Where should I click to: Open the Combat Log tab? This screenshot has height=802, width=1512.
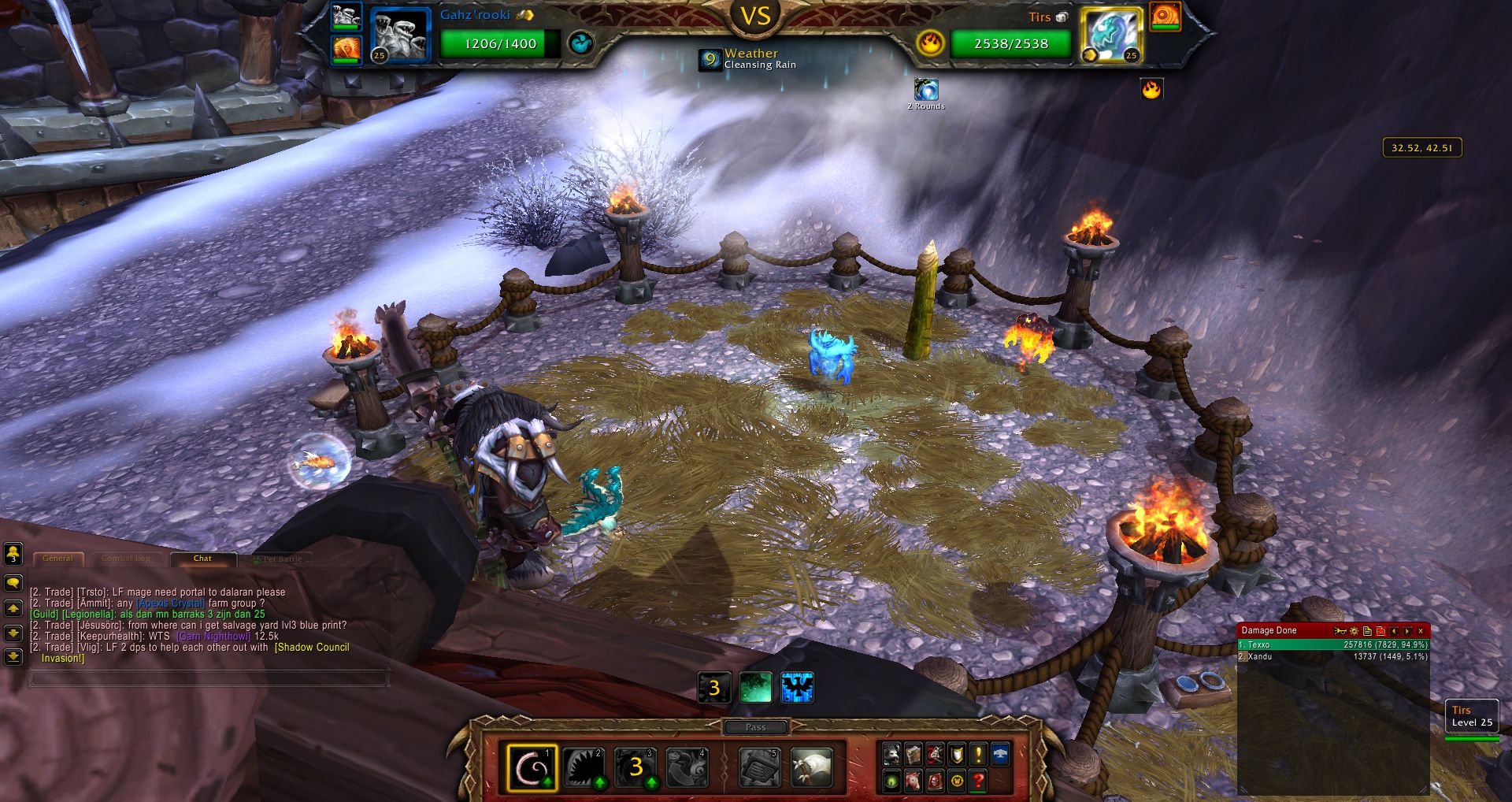(126, 559)
